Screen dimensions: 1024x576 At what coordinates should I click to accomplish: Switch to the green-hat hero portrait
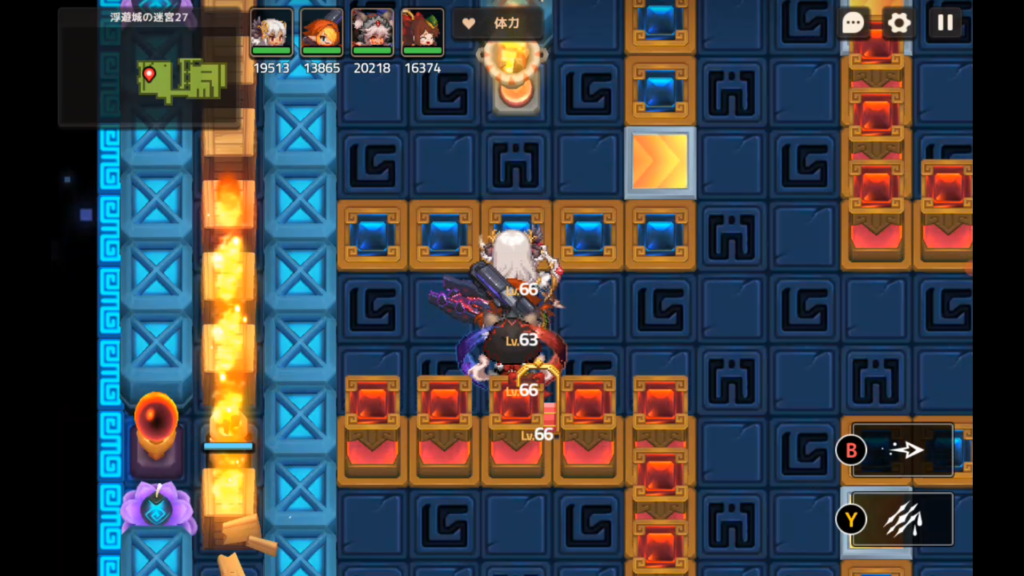(x=422, y=33)
